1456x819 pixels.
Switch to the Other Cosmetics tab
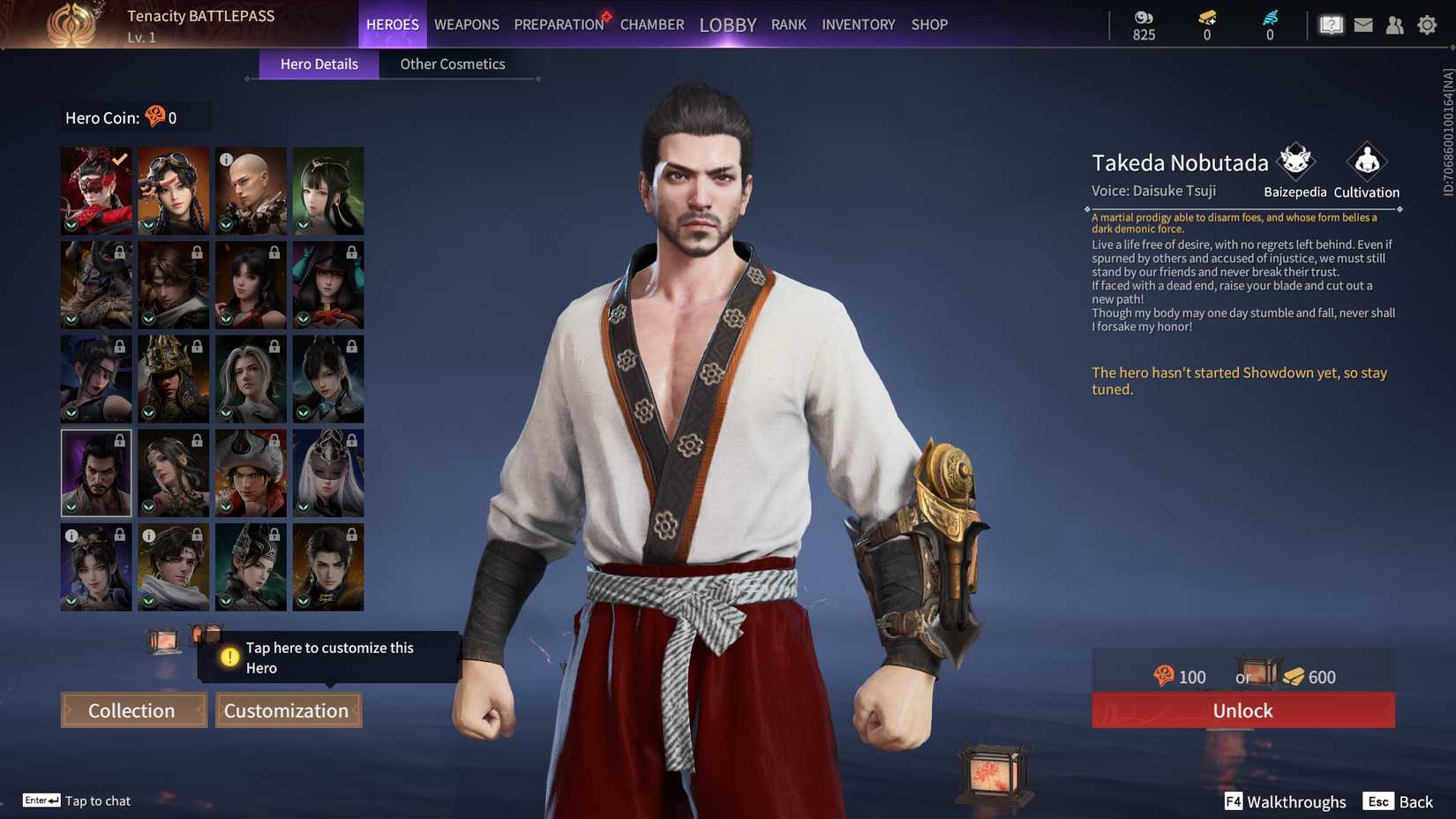pos(453,64)
